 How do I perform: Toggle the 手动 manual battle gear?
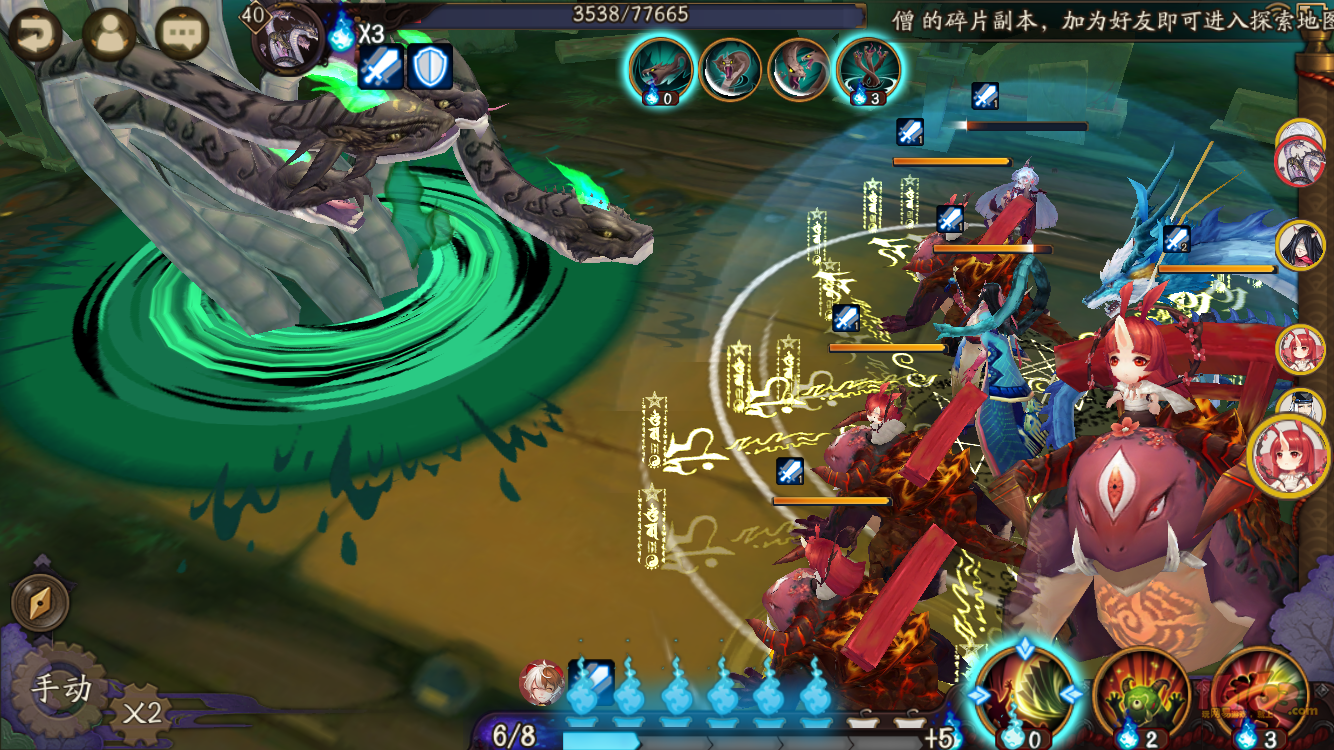pos(60,690)
